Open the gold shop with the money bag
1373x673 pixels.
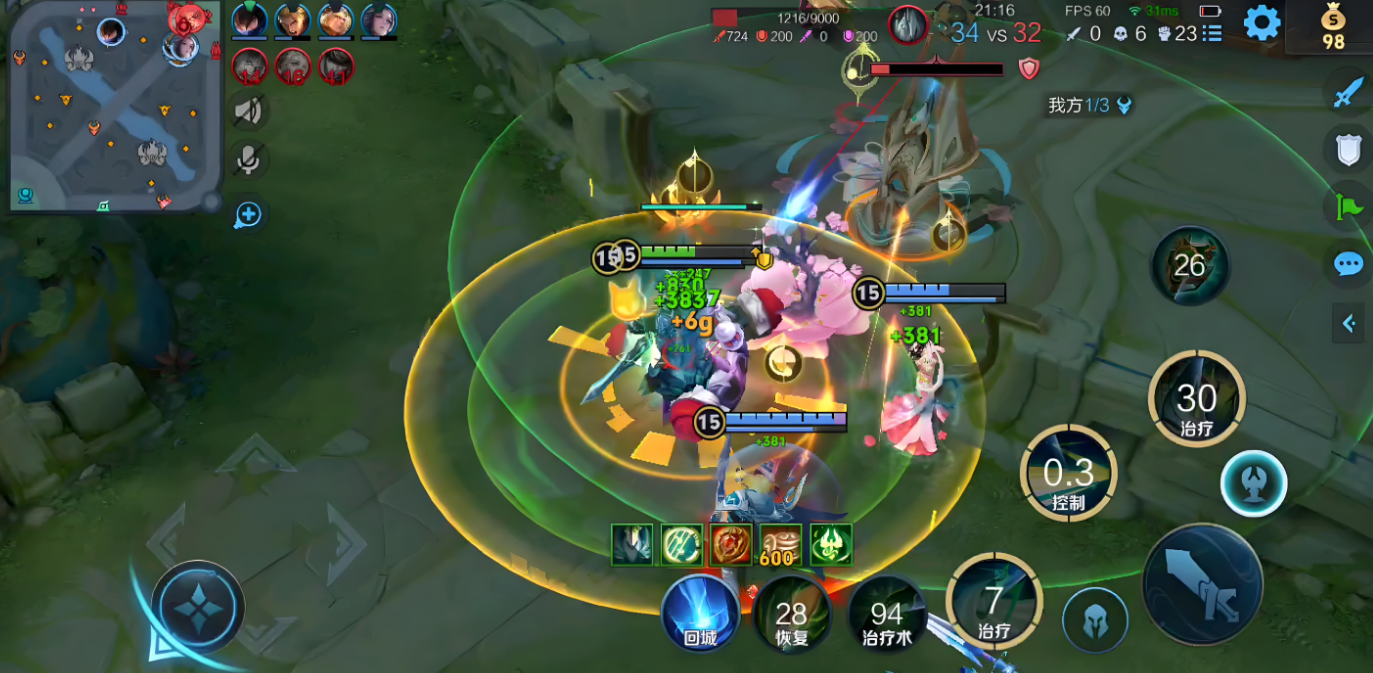(x=1333, y=27)
